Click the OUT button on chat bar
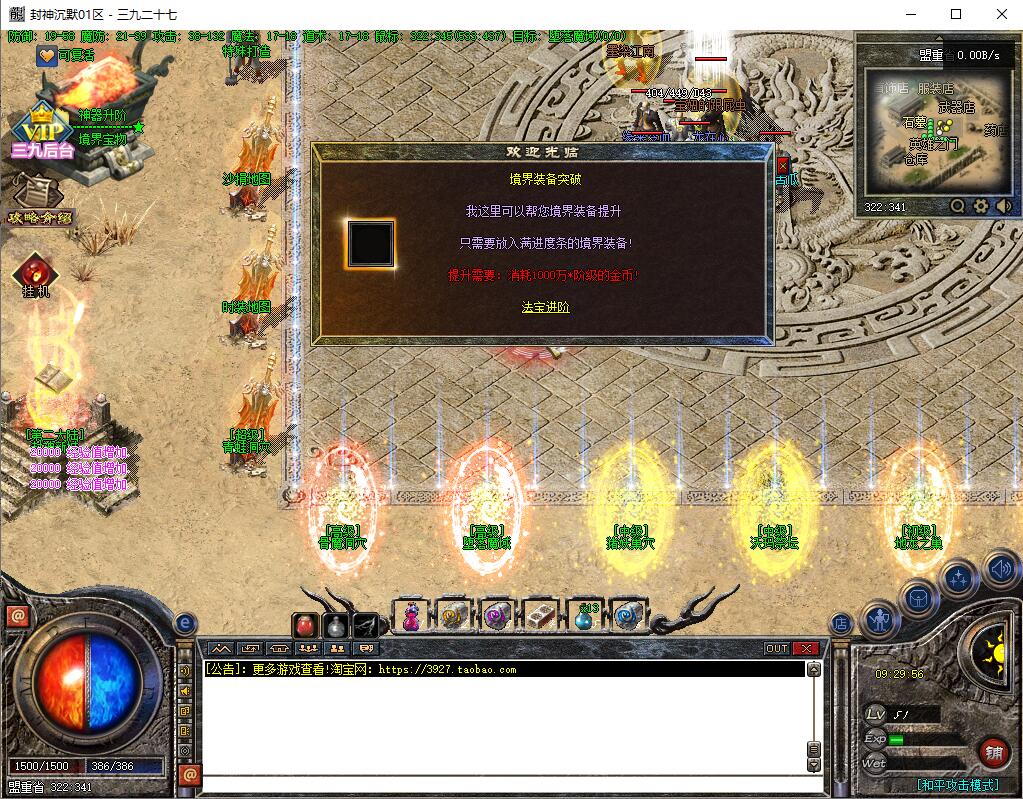The image size is (1023, 799). point(777,648)
